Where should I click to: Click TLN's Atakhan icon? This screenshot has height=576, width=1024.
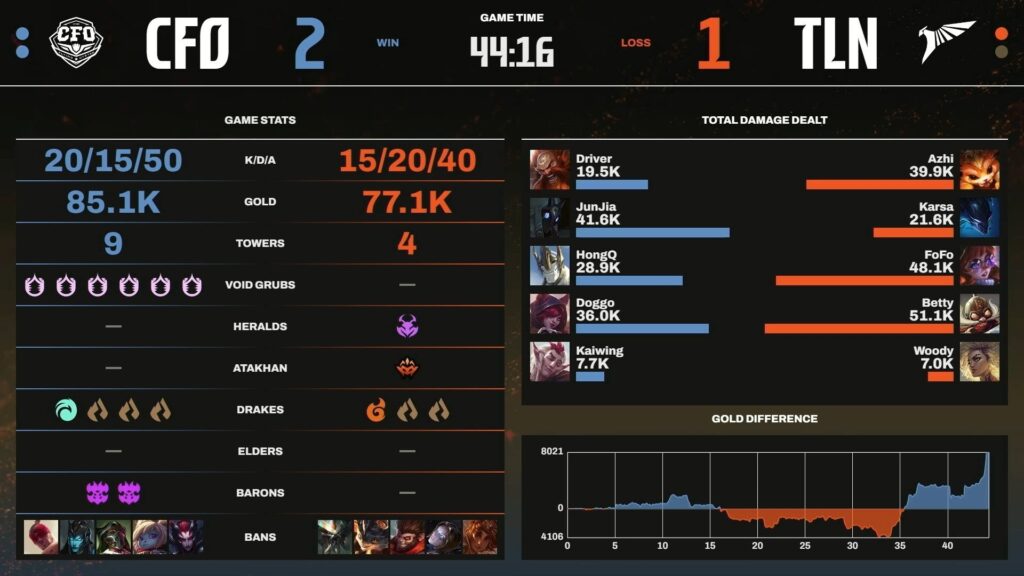(407, 368)
